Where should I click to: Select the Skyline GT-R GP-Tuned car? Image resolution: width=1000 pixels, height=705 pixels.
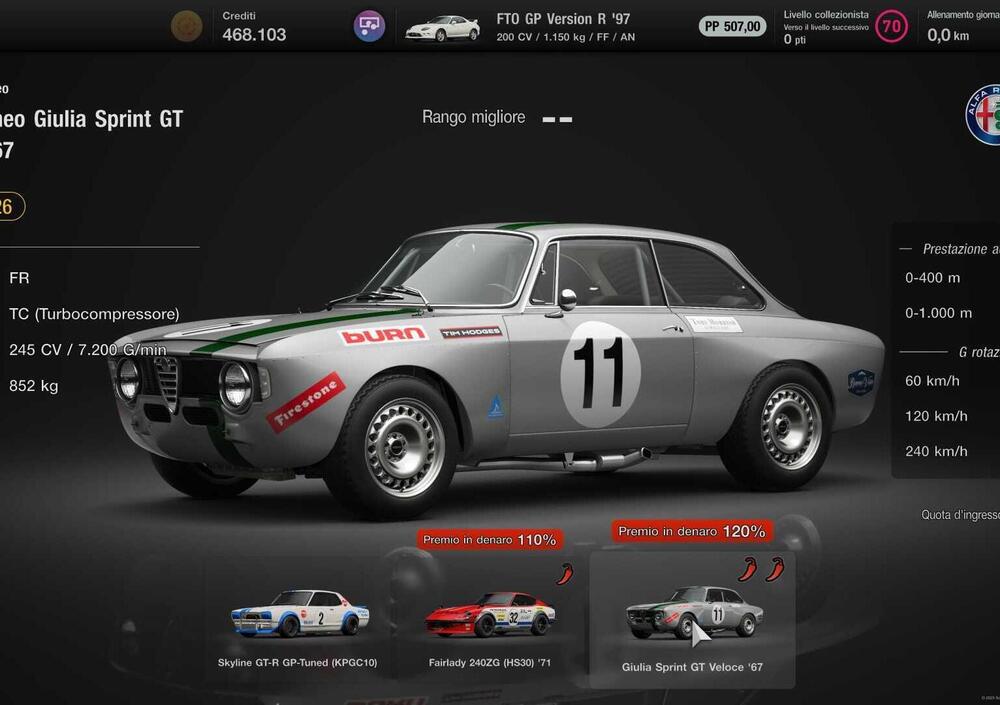click(298, 615)
